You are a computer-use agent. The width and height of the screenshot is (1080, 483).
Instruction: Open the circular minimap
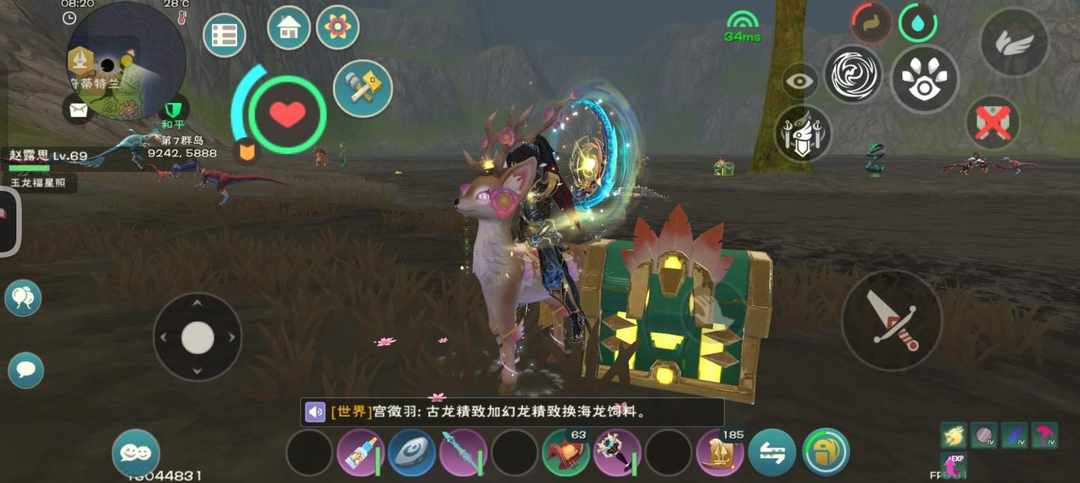125,58
